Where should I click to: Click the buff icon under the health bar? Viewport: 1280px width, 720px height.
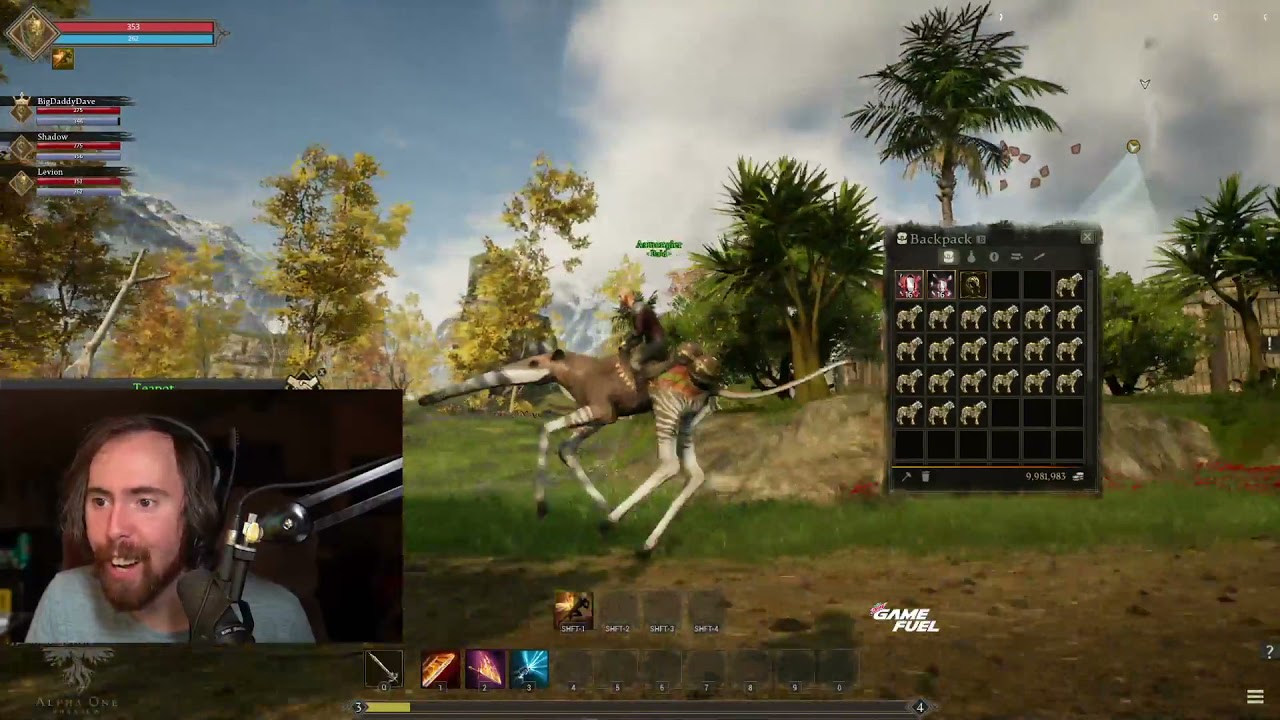tap(63, 59)
